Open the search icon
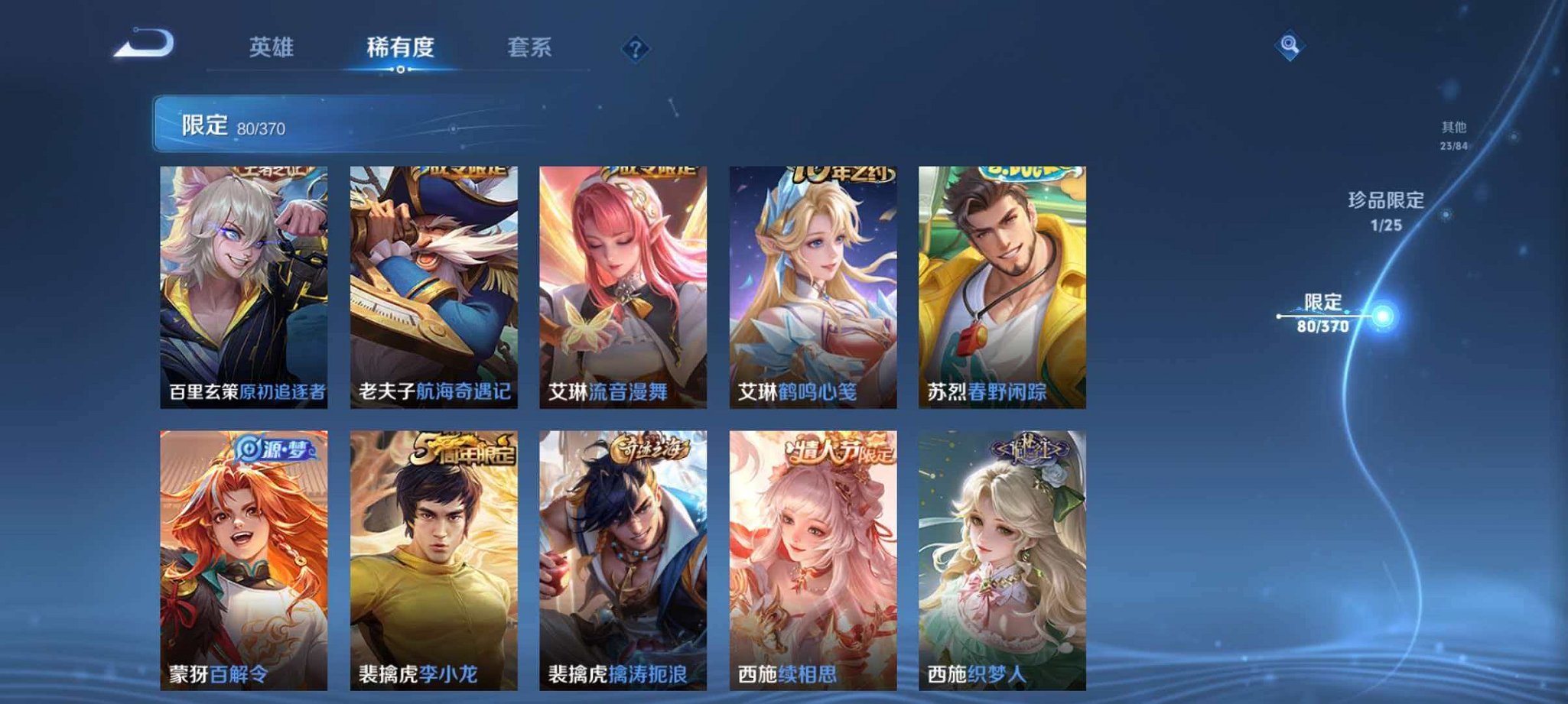 point(1291,46)
